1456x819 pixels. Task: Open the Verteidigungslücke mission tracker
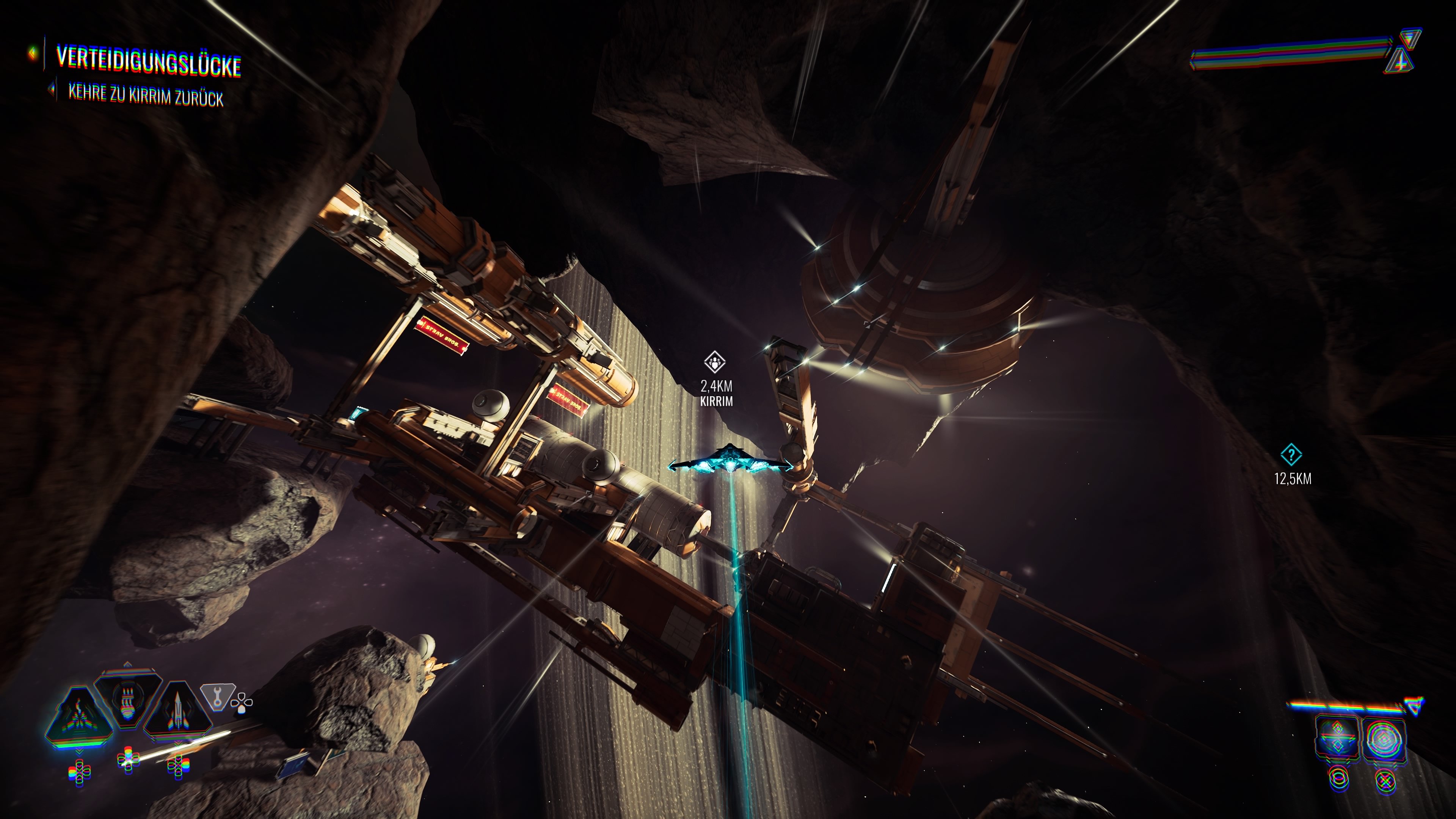[x=148, y=61]
